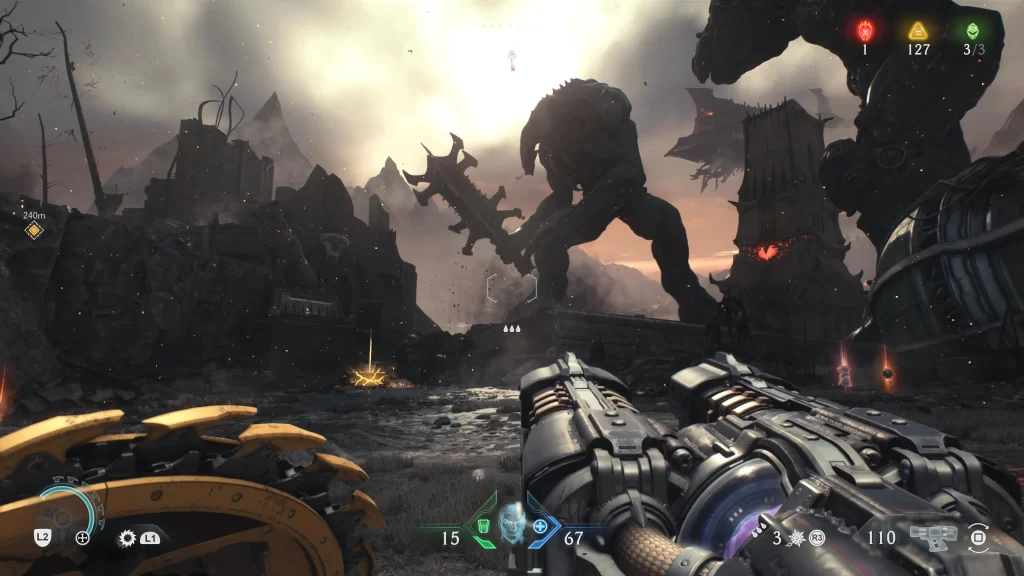Screen dimensions: 1024x576
Task: Select the yellow gold triangle currency icon
Action: [918, 30]
